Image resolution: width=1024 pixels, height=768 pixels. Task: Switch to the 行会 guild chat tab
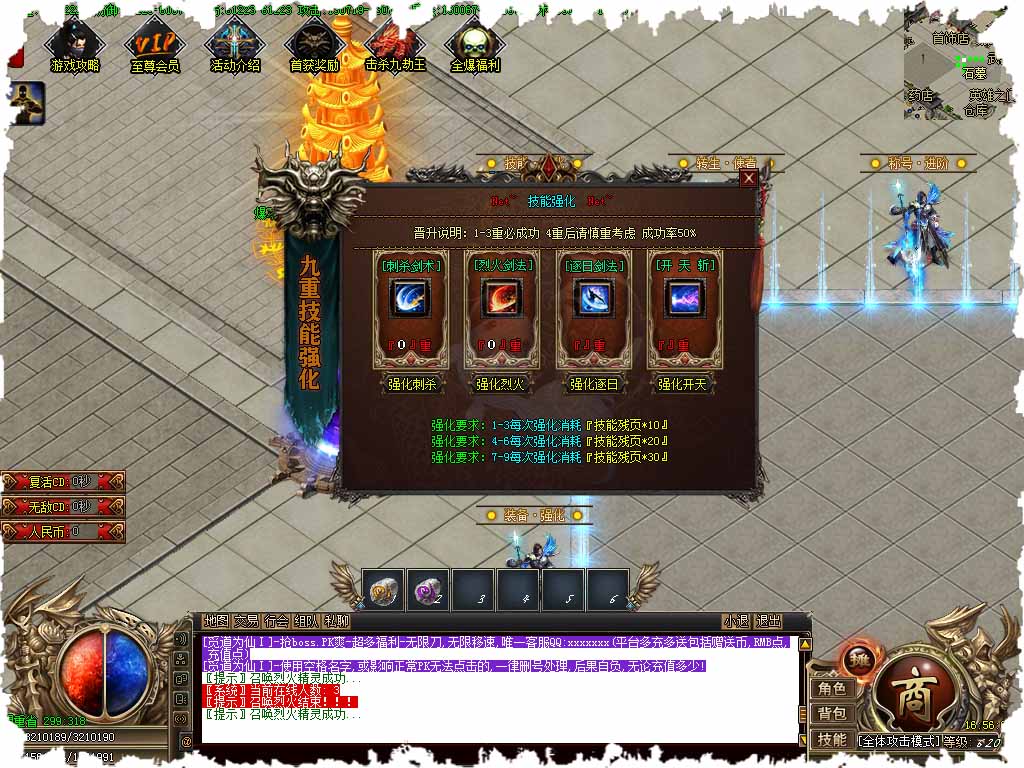point(277,621)
